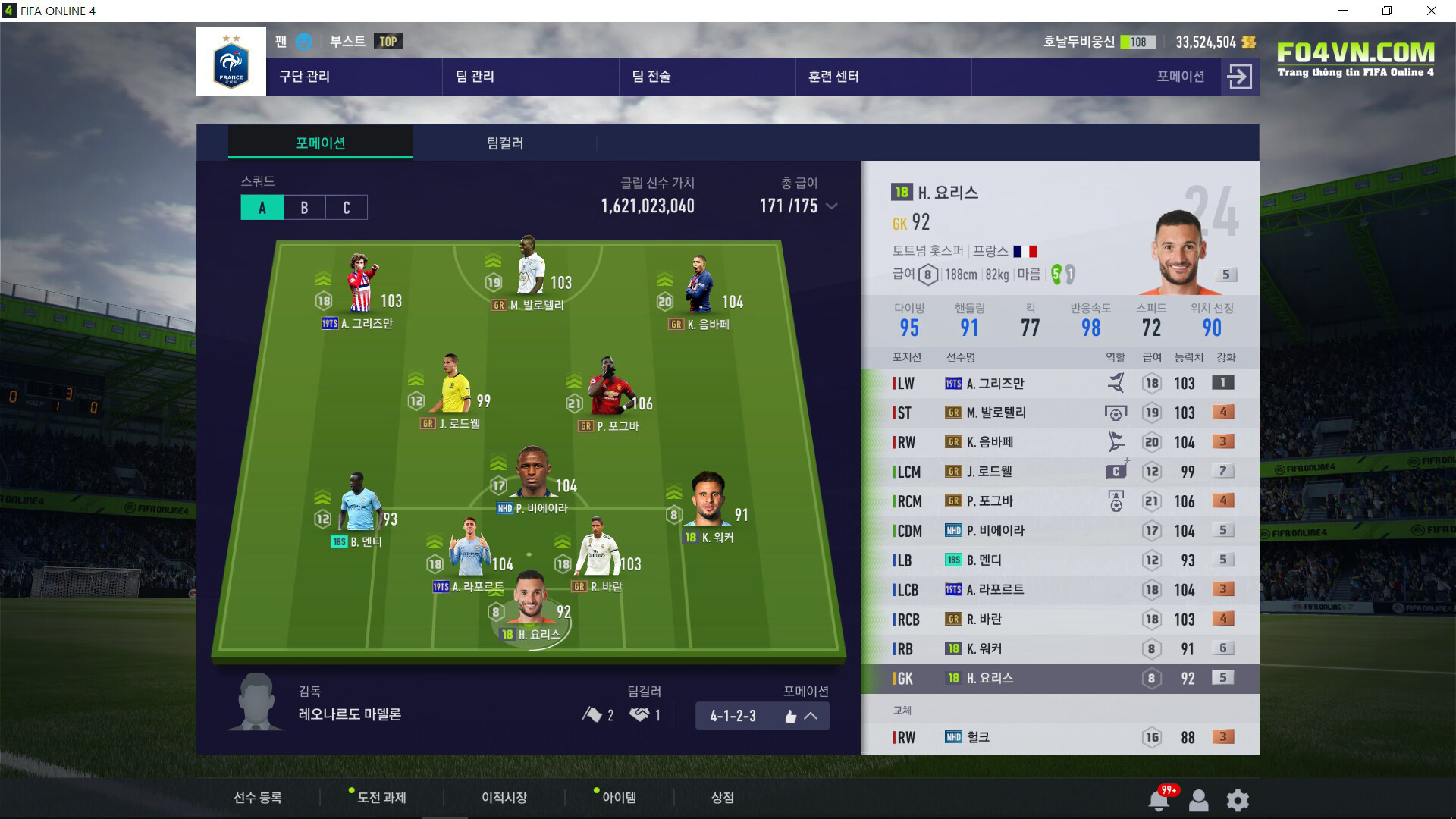Open the 4-1-2-3 formation selector

761,716
